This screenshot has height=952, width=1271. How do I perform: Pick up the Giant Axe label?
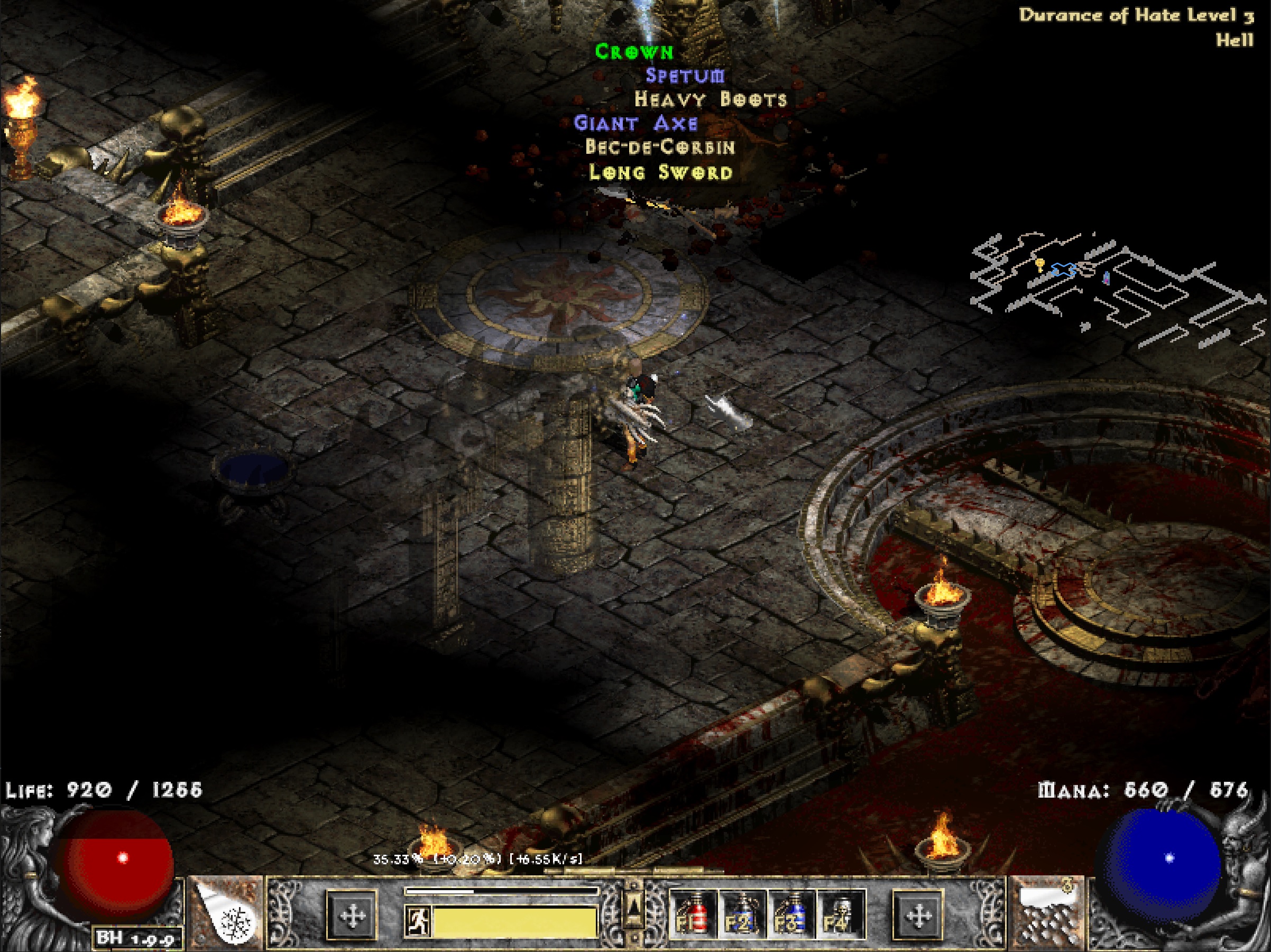point(635,123)
